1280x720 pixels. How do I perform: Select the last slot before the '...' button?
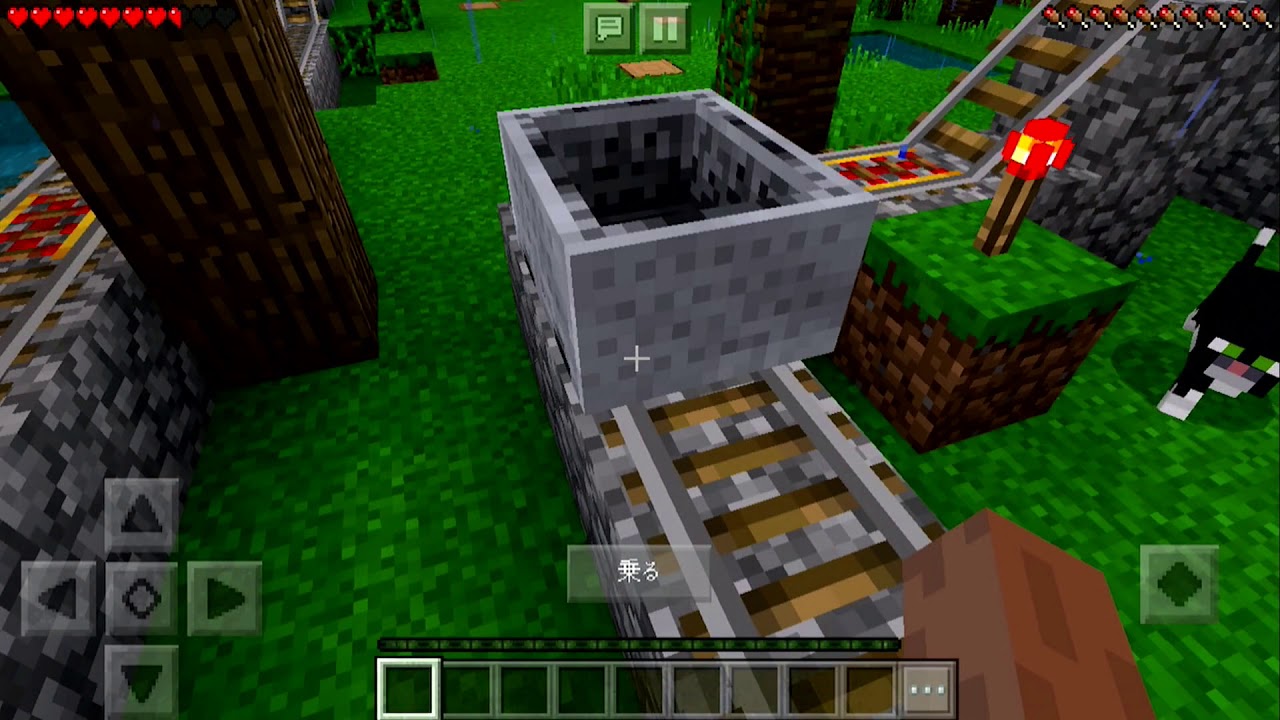[x=866, y=686]
